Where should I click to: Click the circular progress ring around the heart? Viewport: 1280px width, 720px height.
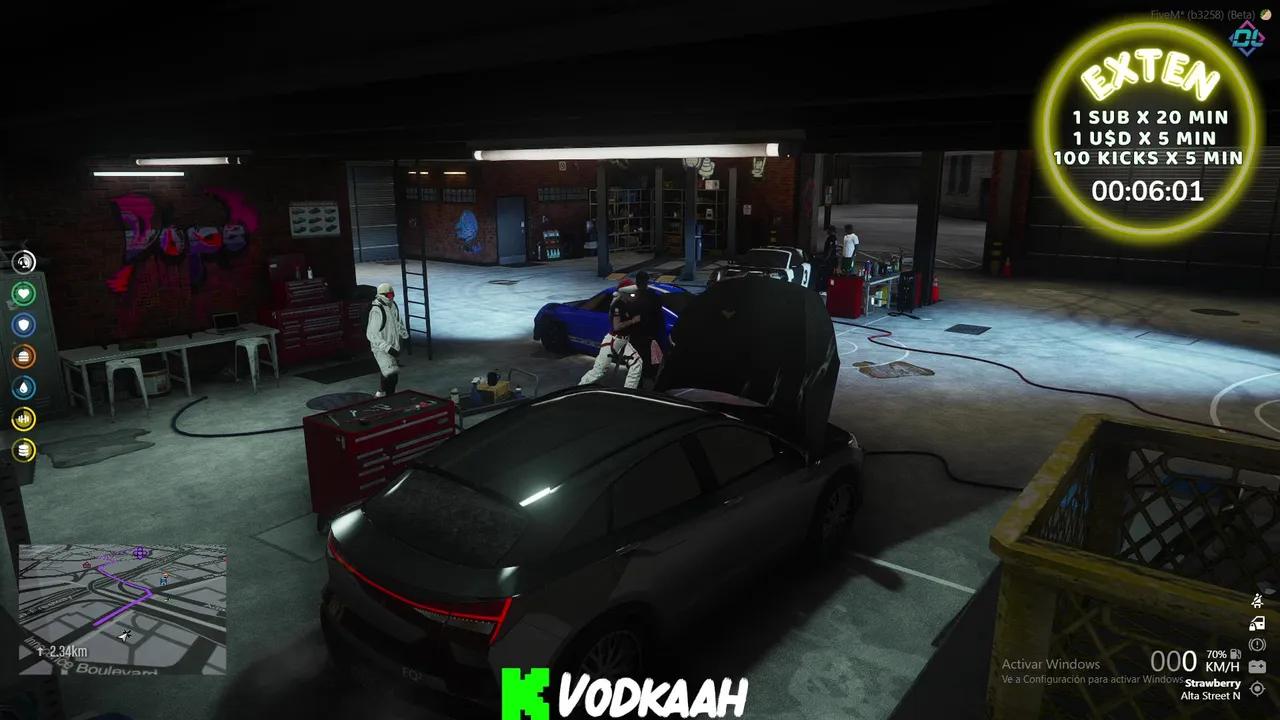(x=22, y=294)
